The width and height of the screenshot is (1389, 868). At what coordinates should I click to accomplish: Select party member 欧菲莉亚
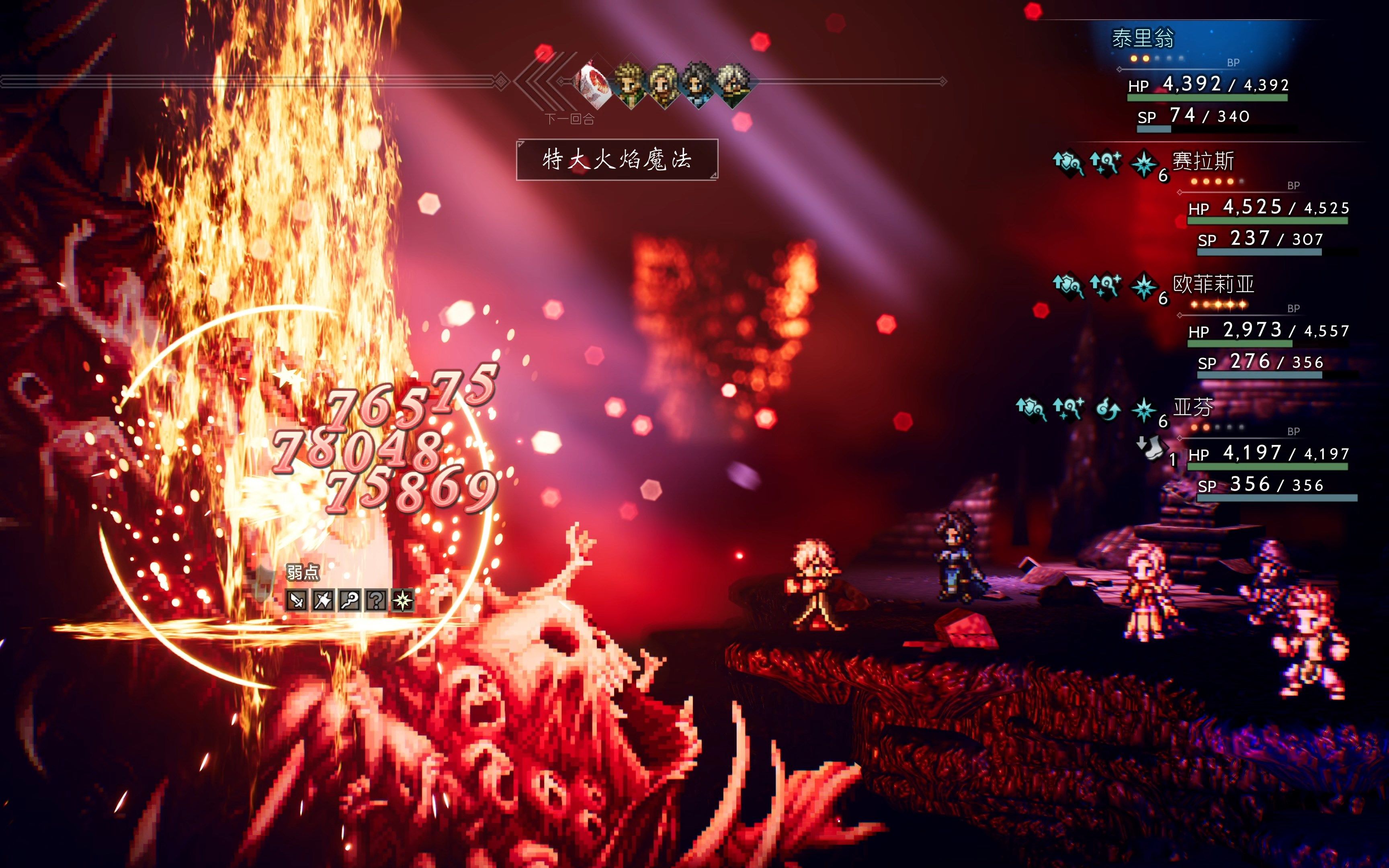(1213, 285)
